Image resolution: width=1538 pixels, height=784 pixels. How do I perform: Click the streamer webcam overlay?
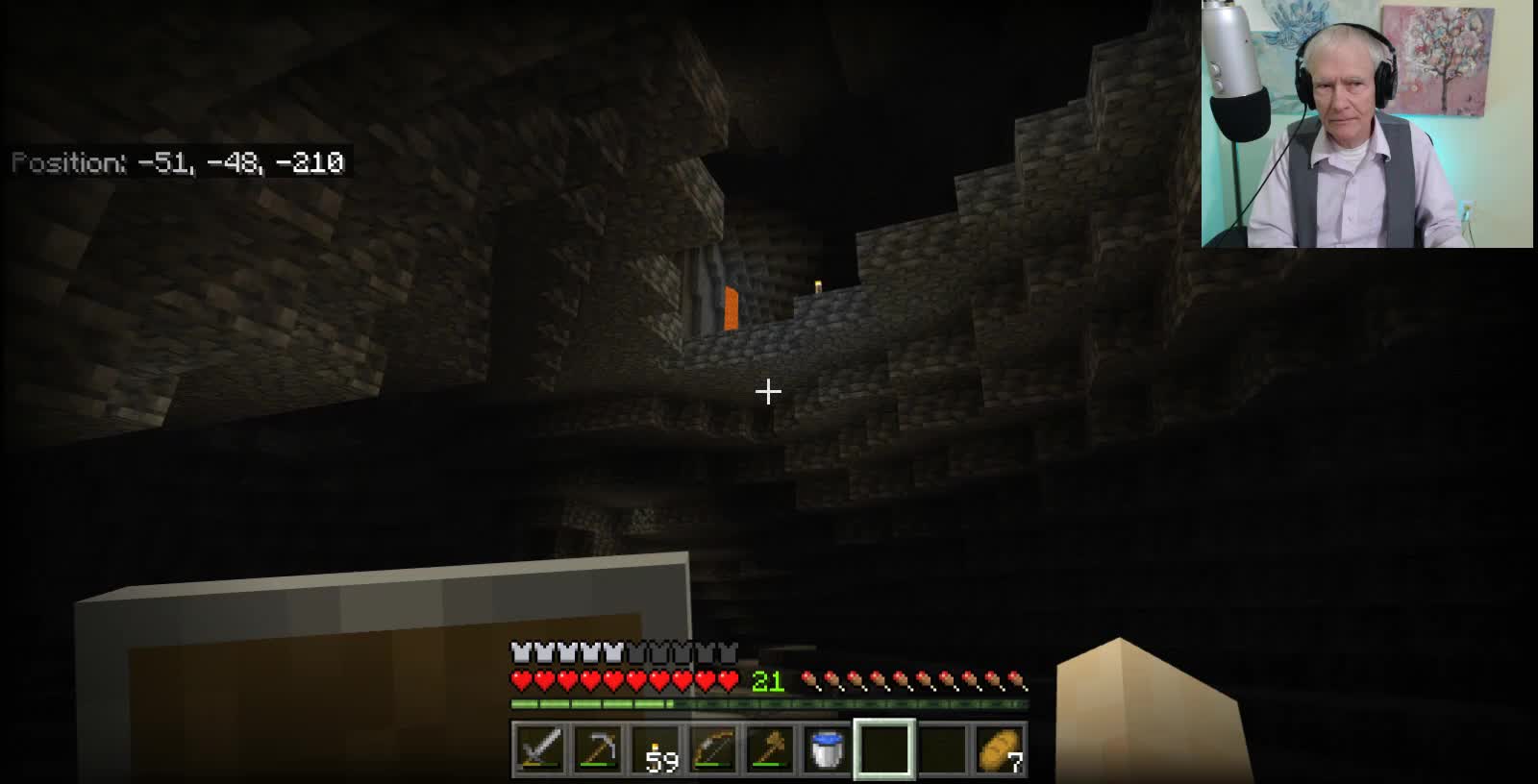coord(1367,124)
